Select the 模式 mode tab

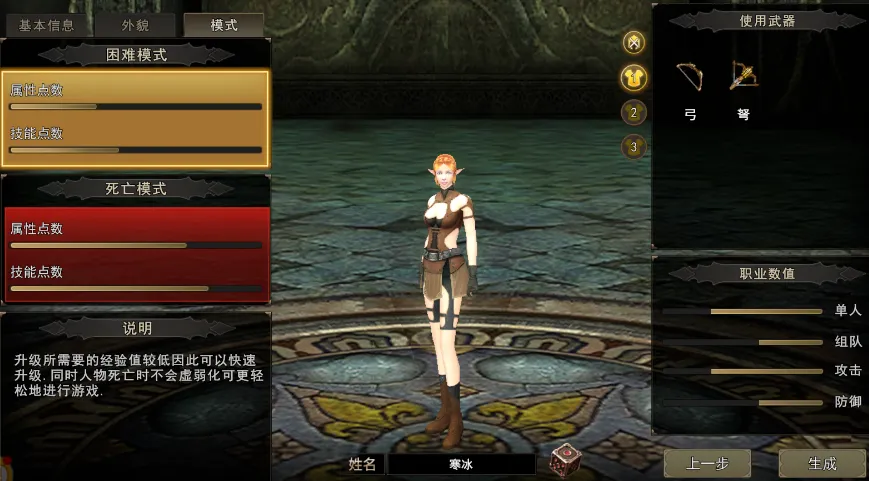coord(223,25)
